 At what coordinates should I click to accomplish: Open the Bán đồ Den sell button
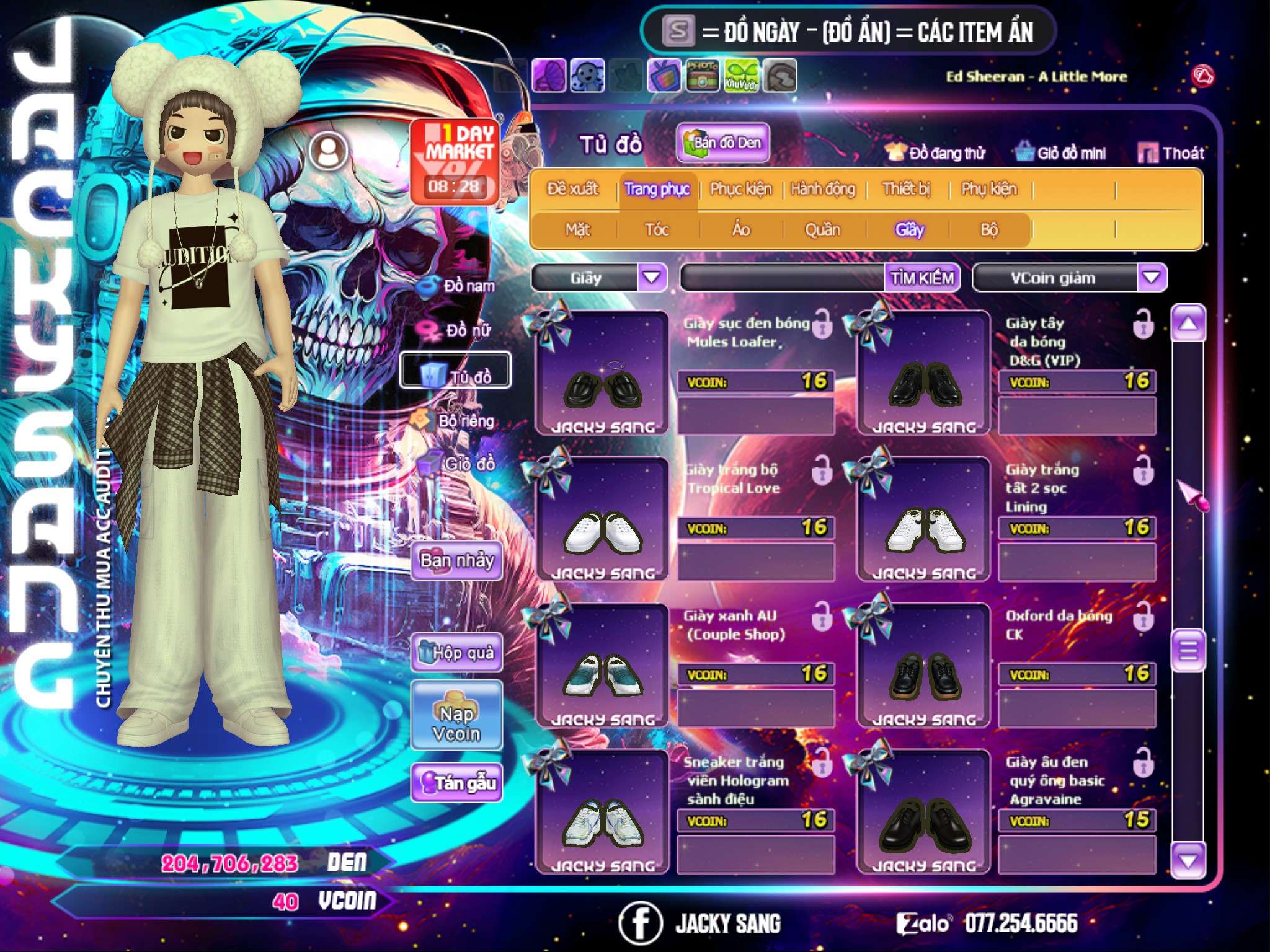pyautogui.click(x=722, y=143)
